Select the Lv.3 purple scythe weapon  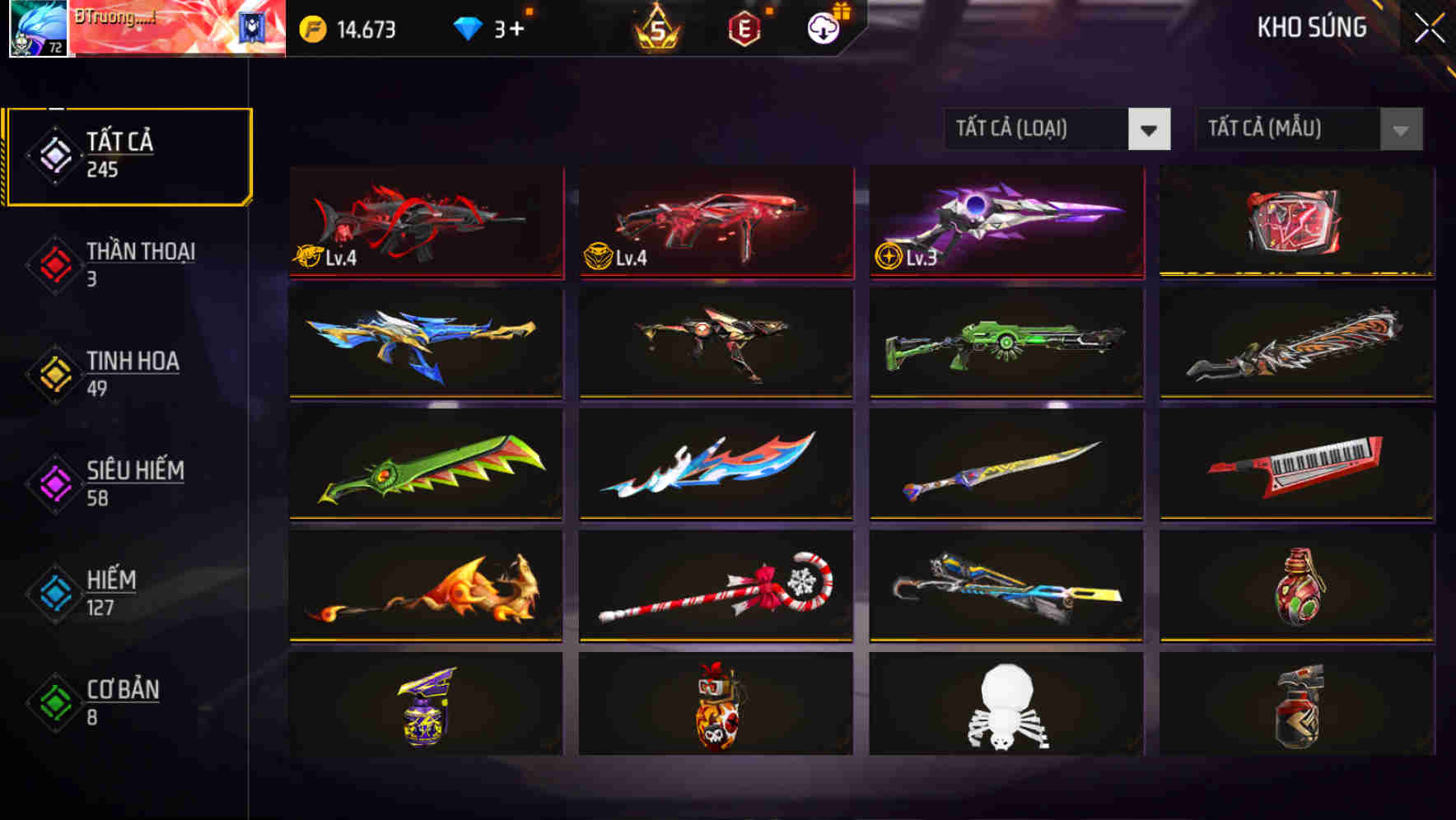click(x=1005, y=222)
